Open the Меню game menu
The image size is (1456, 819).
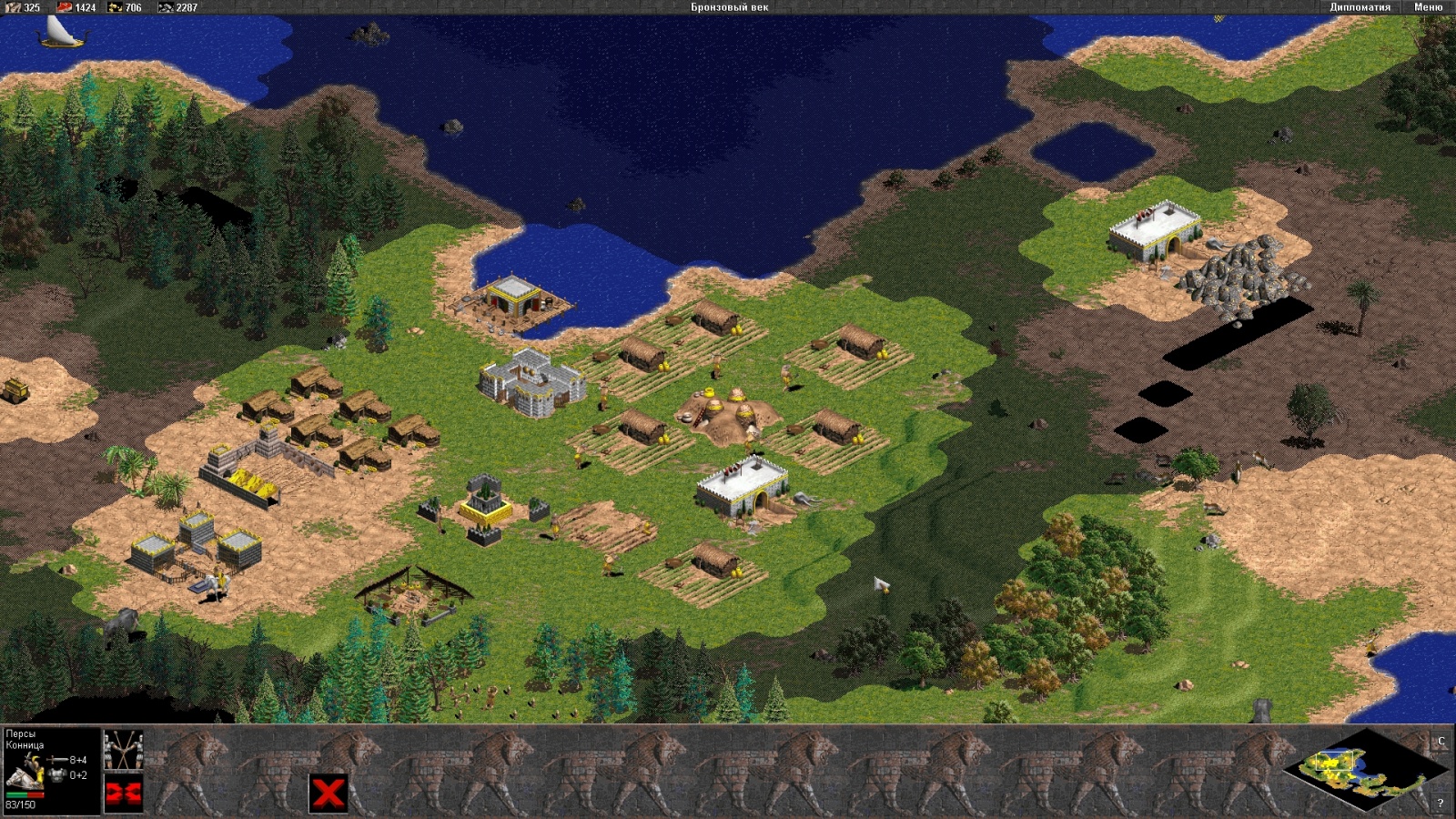[1428, 7]
